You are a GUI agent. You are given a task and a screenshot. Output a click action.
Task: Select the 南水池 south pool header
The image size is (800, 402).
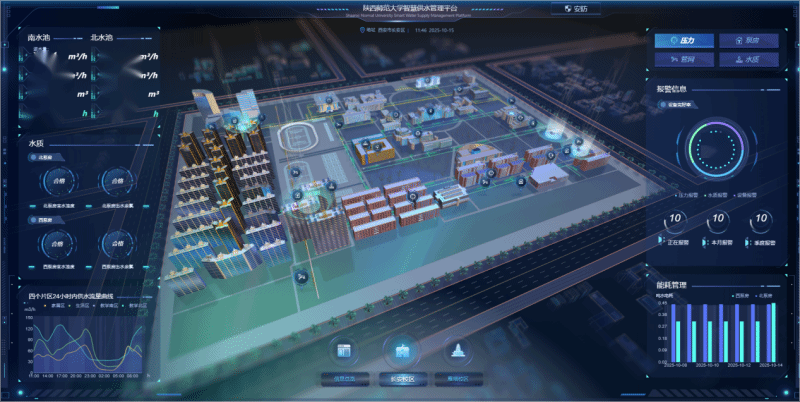tap(39, 38)
